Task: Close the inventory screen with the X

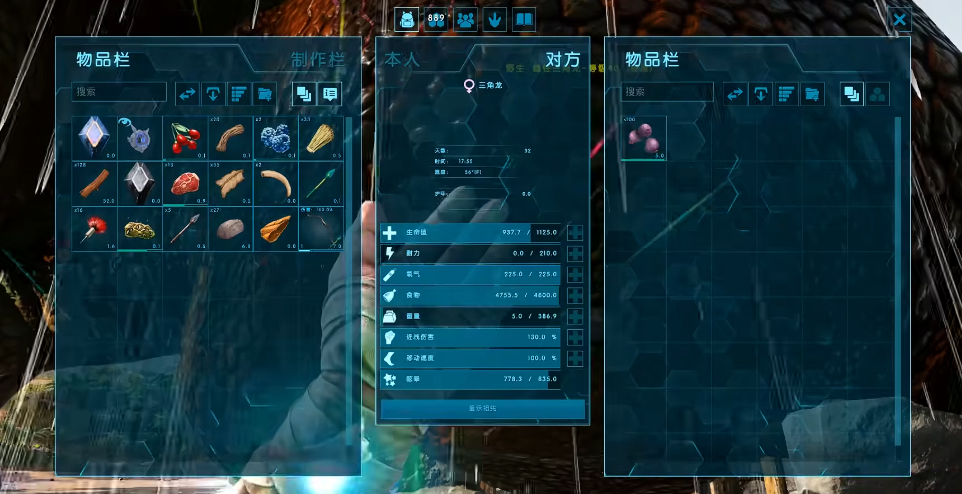Action: pos(900,19)
